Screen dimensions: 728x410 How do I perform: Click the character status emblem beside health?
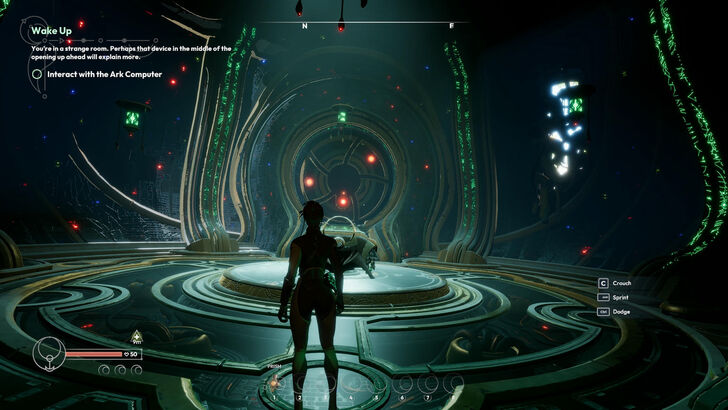pos(48,352)
